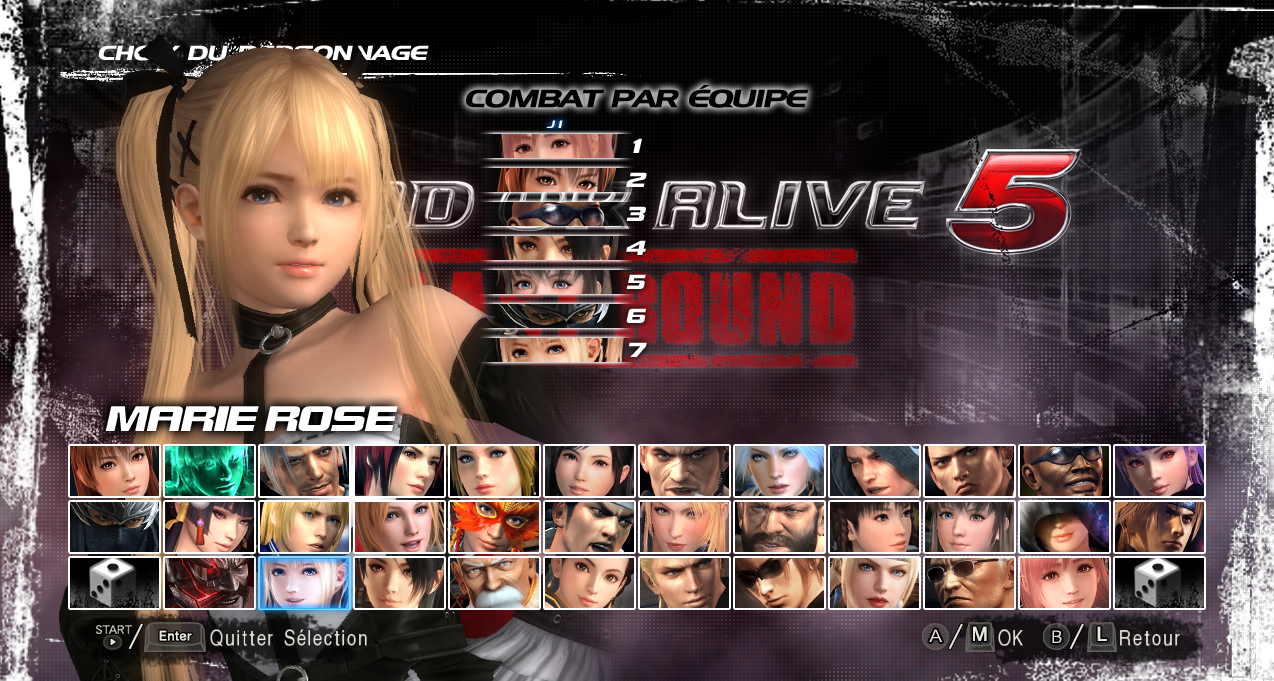
Task: Choose masked ninja Ryu Hayabusa
Action: coord(114,527)
